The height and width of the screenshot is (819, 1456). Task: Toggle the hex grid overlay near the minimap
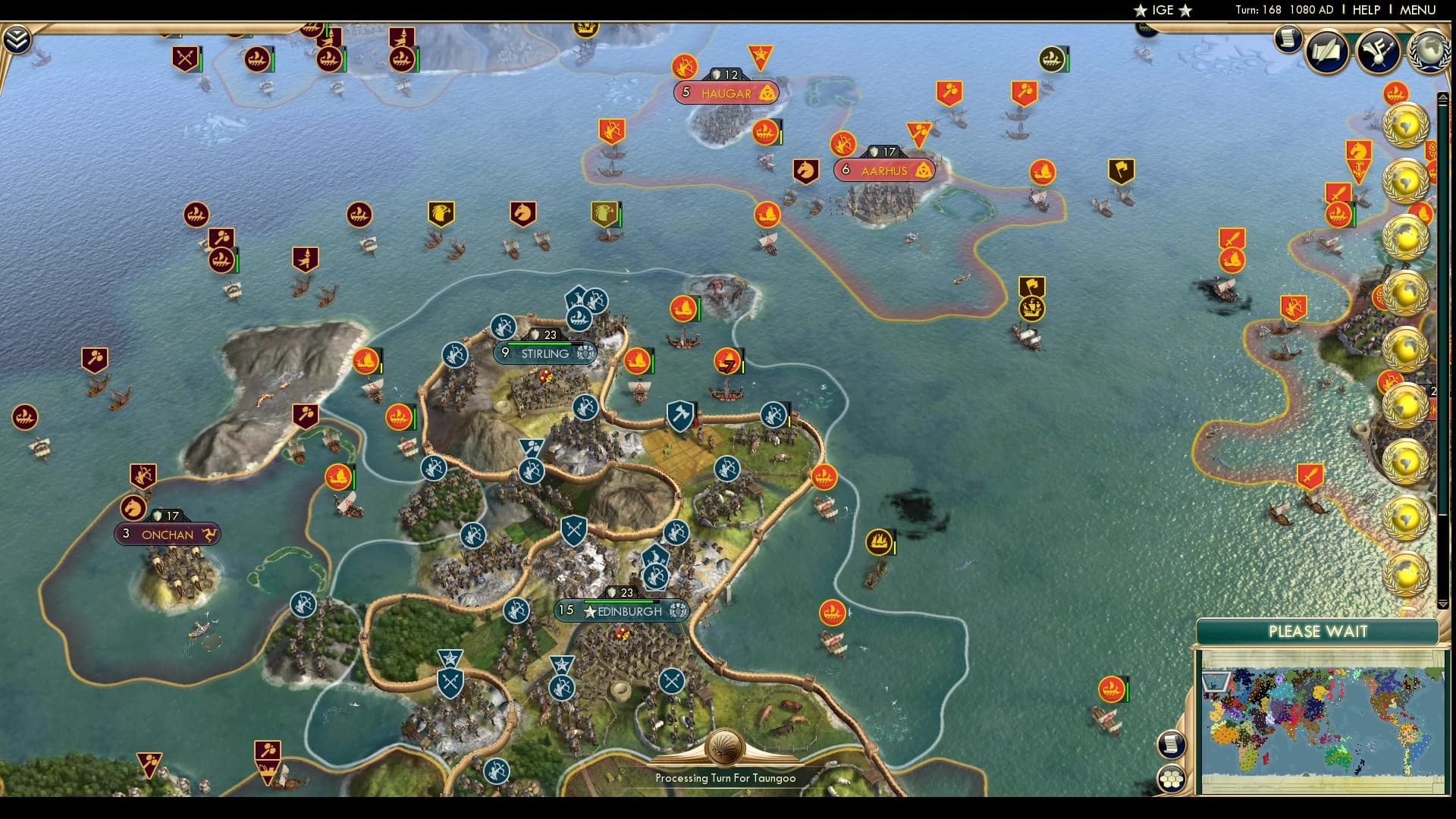pos(1172,779)
